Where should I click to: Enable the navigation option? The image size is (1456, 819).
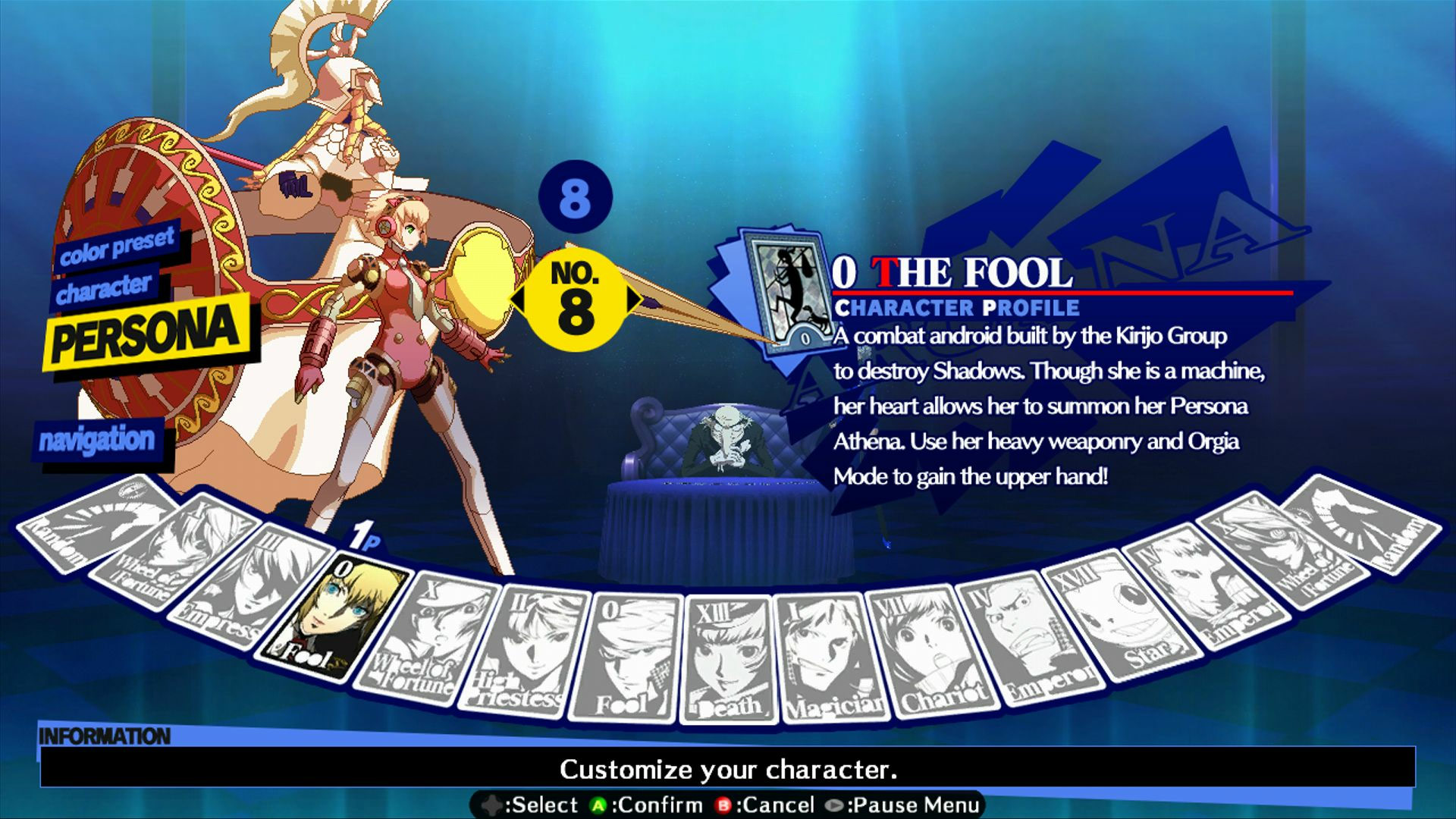99,438
